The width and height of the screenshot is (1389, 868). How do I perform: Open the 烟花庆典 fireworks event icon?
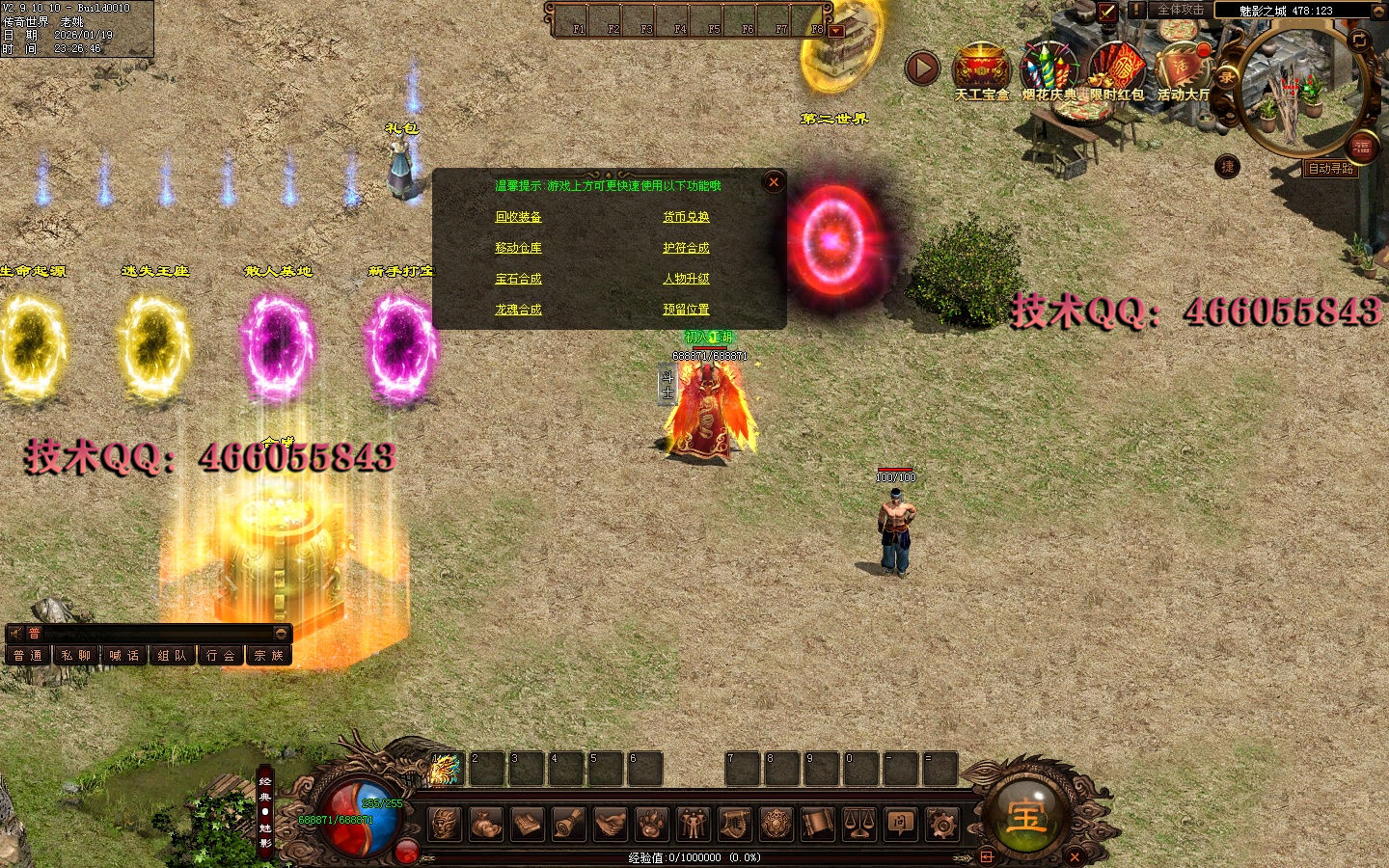click(x=1049, y=69)
